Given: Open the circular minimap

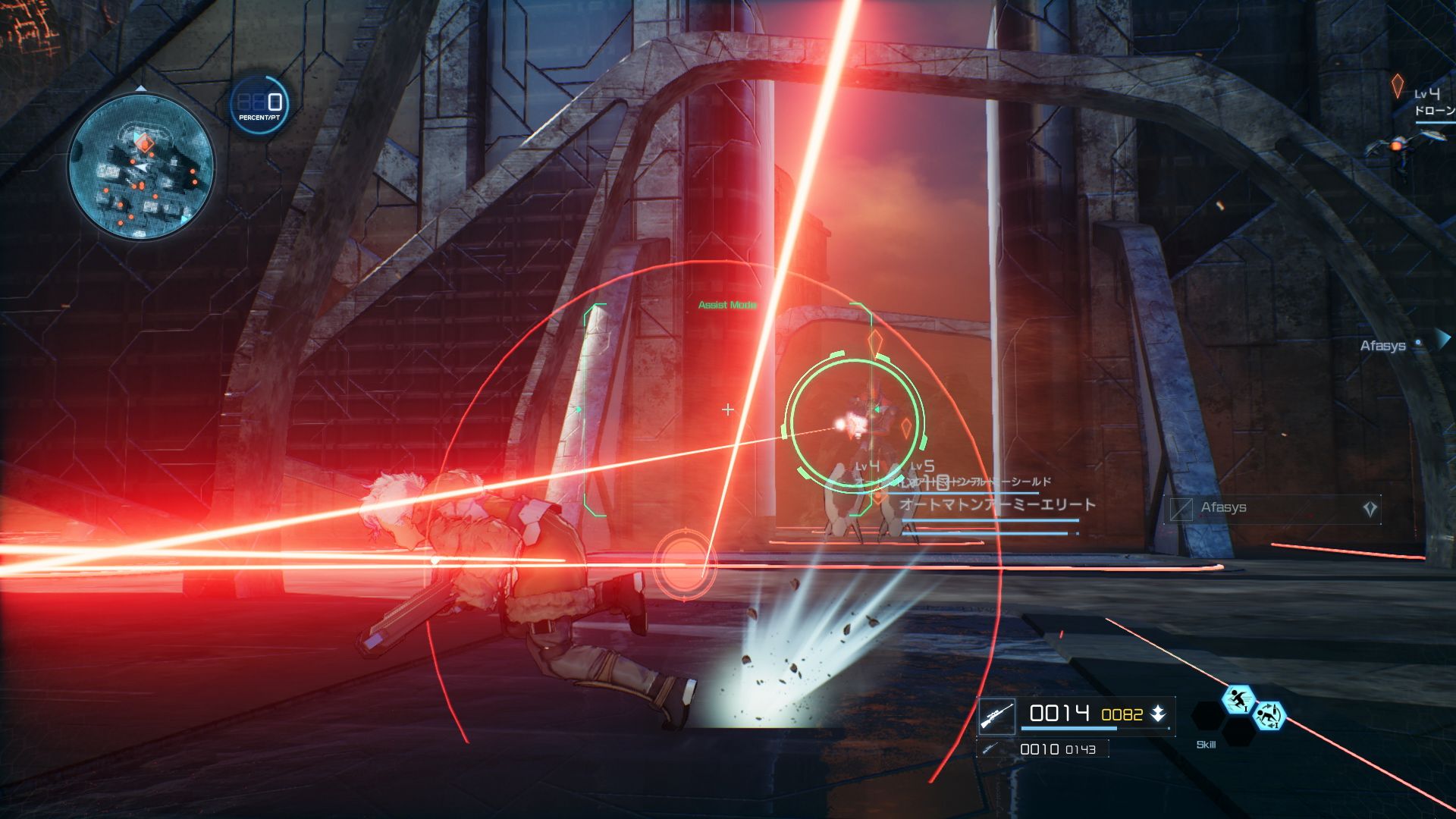Looking at the screenshot, I should point(141,166).
